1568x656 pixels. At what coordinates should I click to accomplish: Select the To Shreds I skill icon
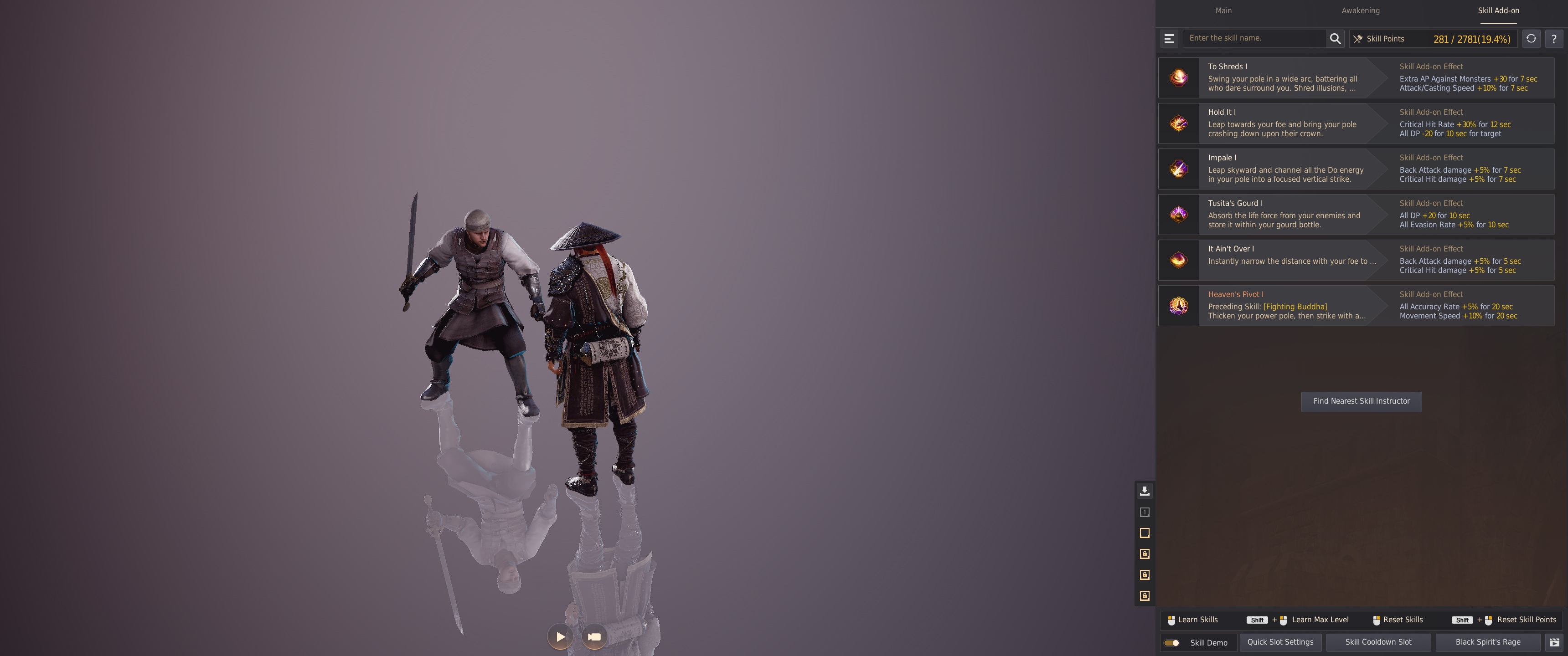(1178, 77)
